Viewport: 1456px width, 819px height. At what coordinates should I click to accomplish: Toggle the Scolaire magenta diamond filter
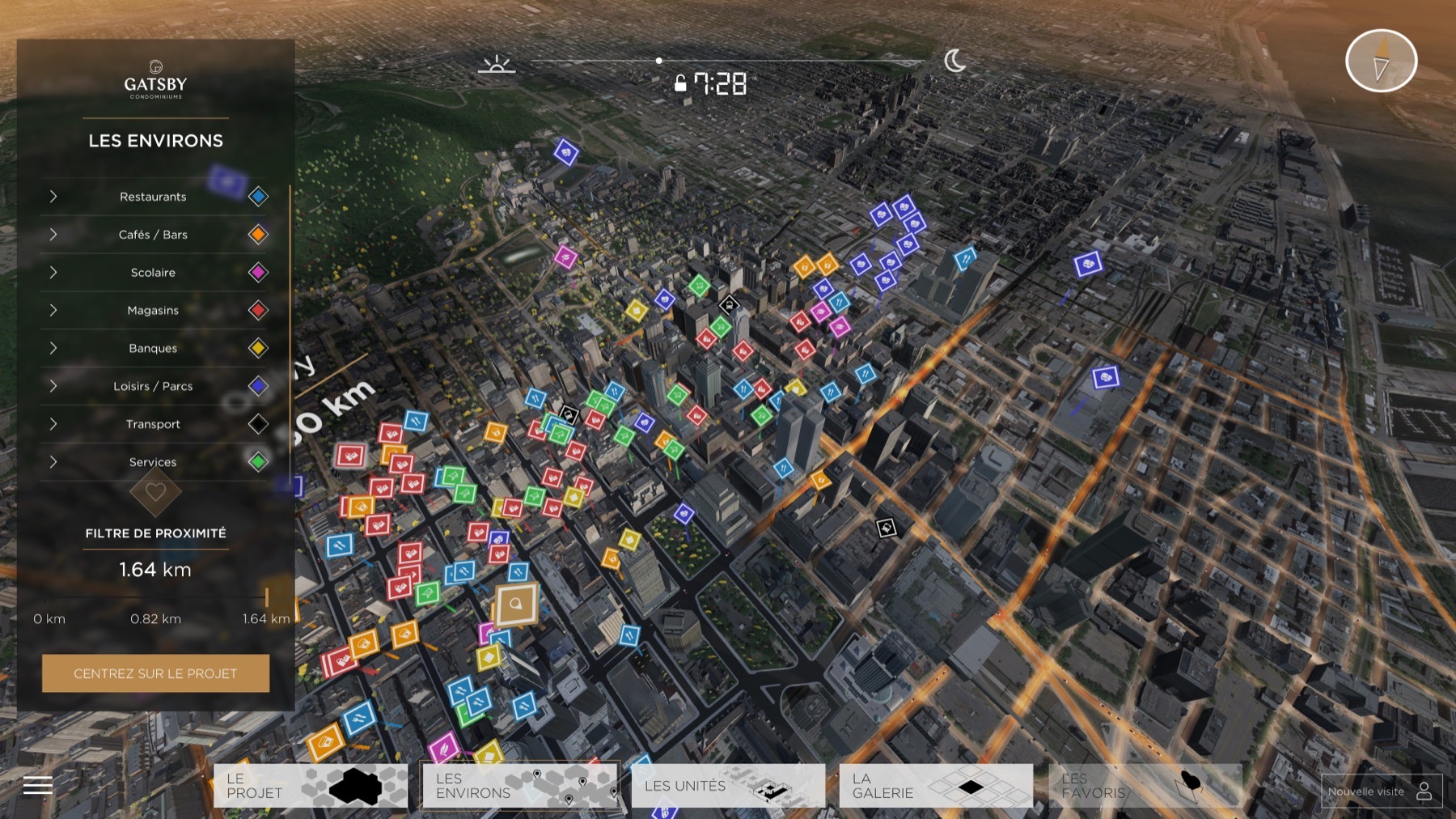click(x=258, y=273)
